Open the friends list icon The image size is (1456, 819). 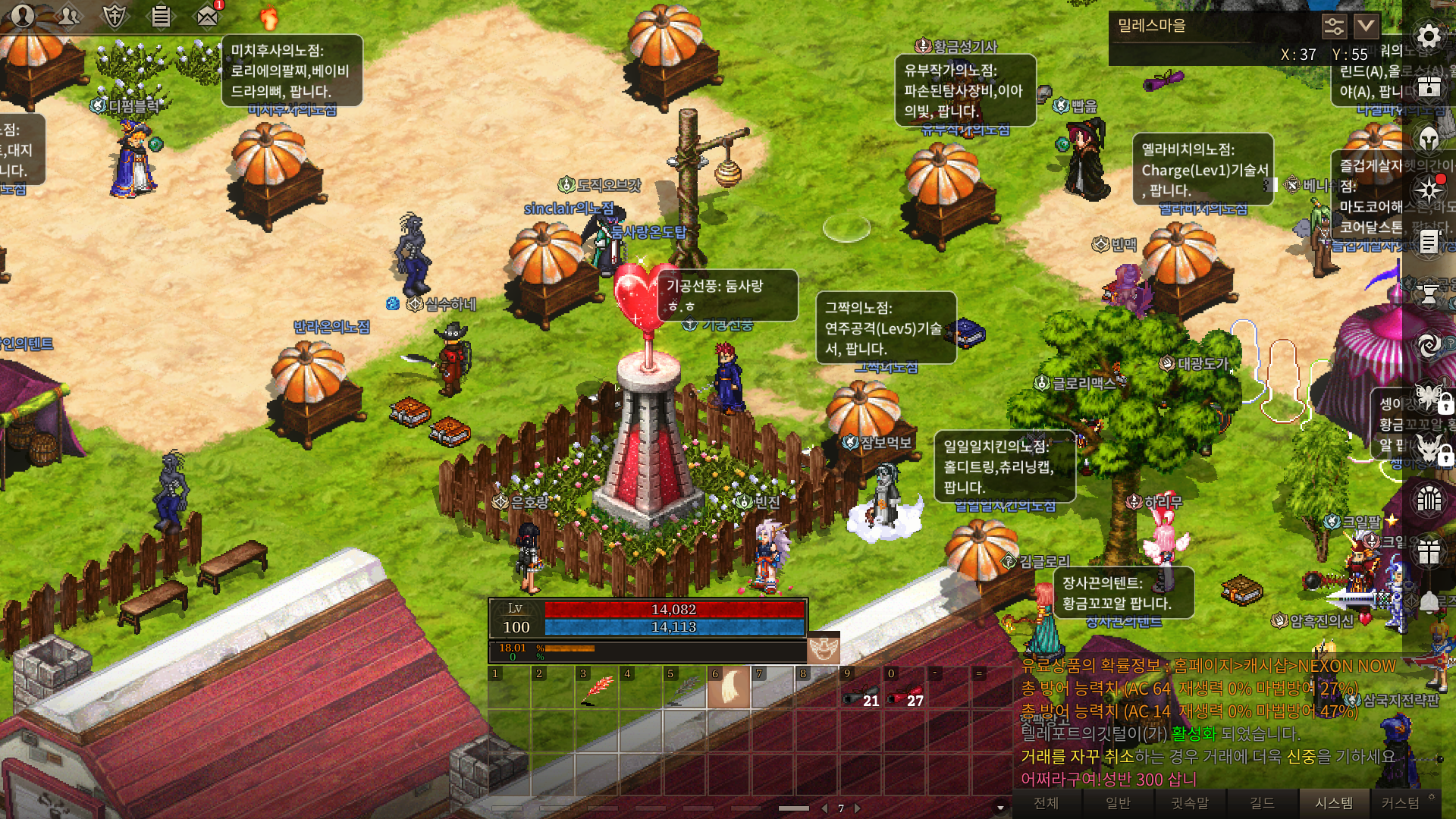click(68, 15)
